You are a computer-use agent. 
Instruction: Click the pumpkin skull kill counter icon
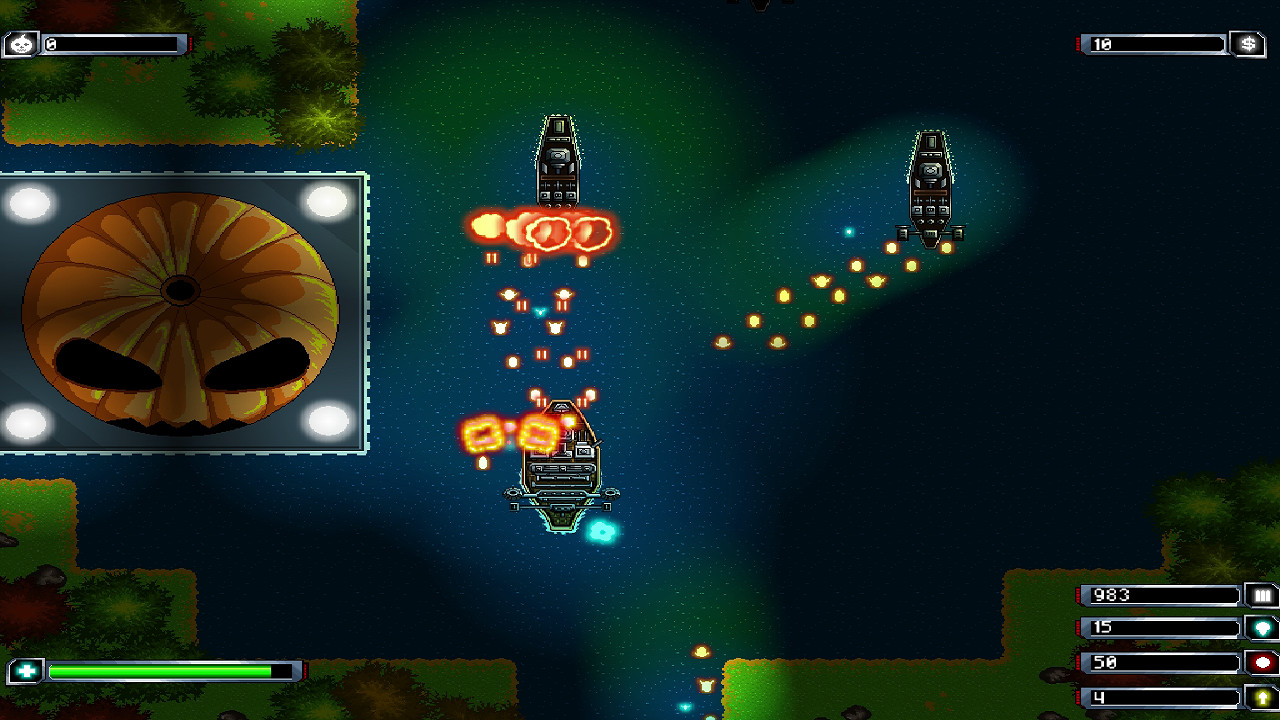(x=21, y=43)
